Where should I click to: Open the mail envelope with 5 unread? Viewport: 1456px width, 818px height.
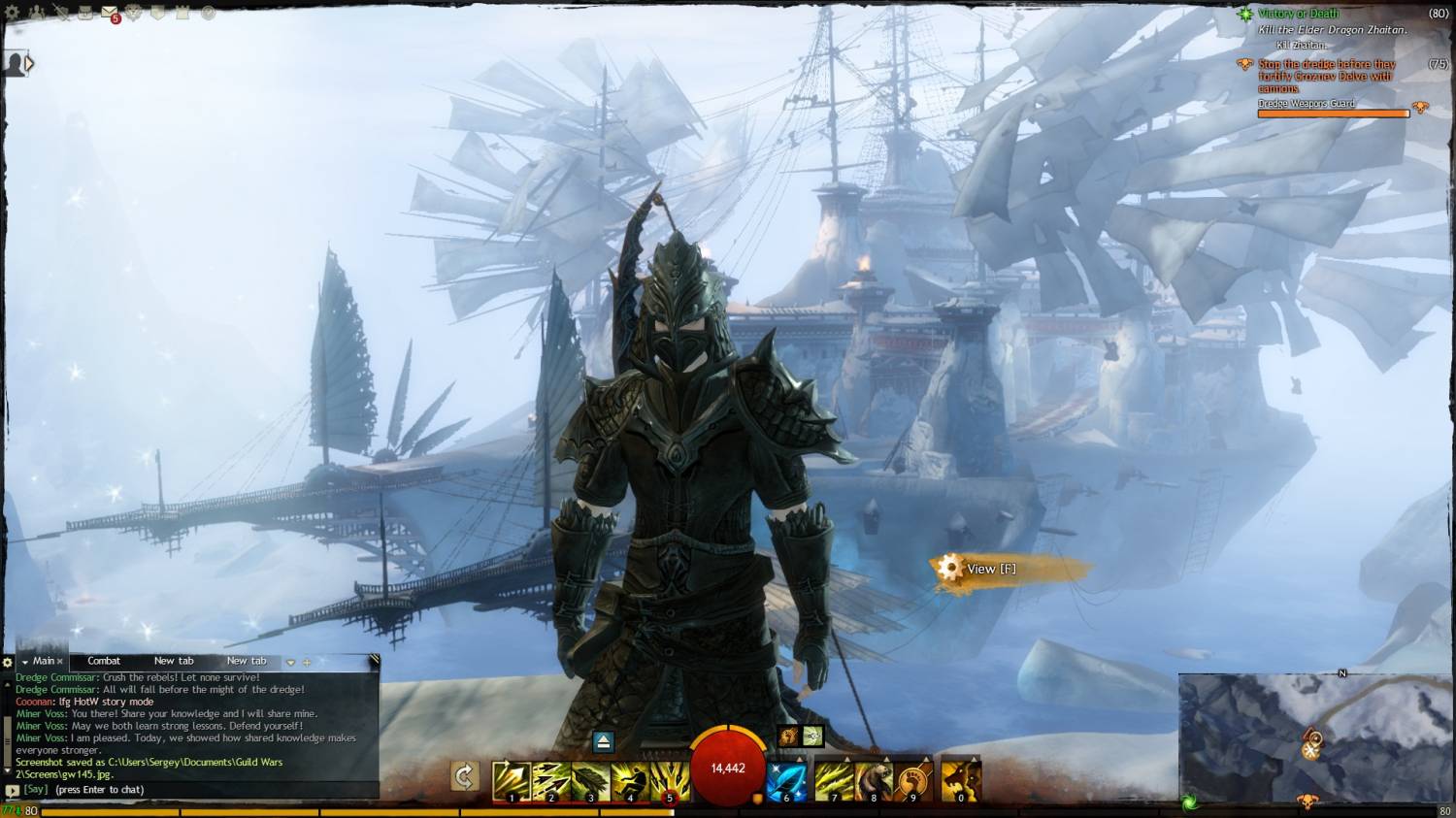tap(110, 13)
